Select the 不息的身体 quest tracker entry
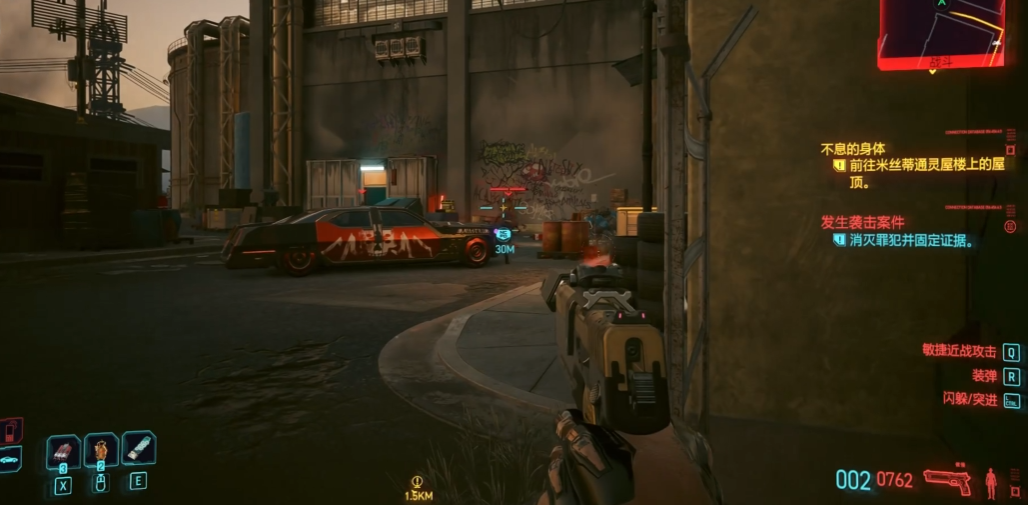The height and width of the screenshot is (505, 1028). (x=853, y=149)
